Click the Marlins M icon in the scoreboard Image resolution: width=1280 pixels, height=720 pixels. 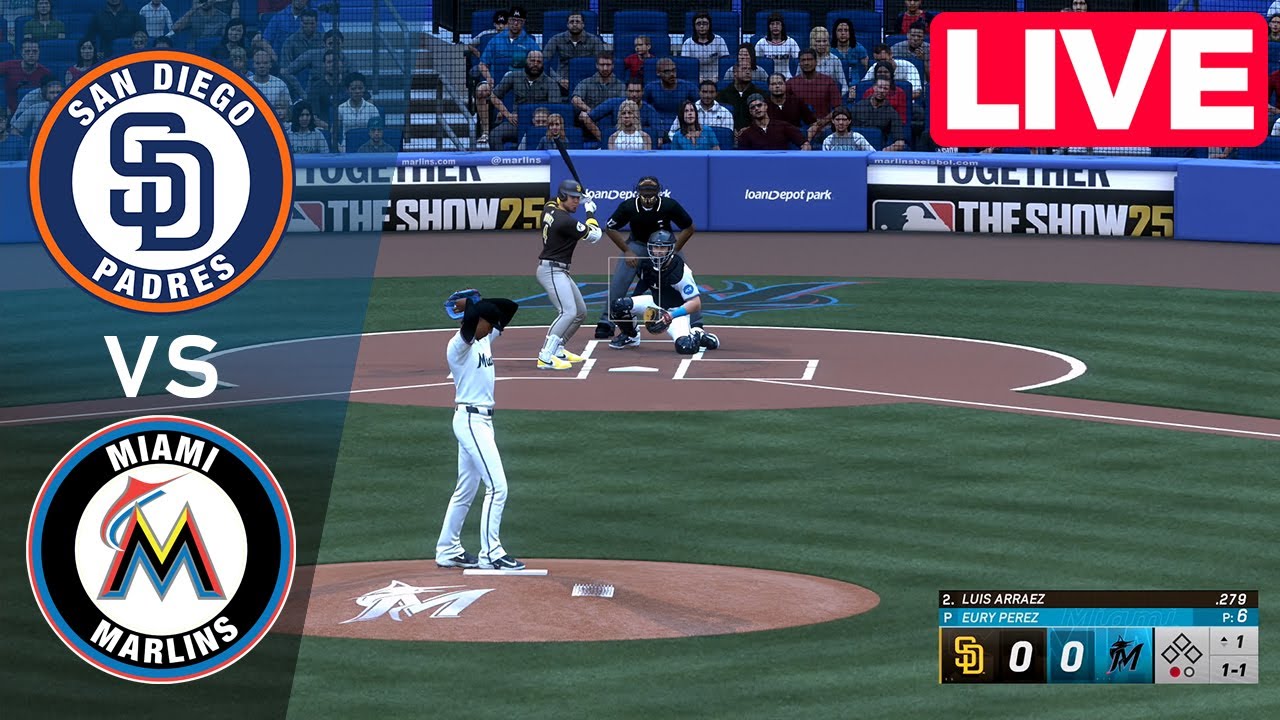click(1125, 656)
